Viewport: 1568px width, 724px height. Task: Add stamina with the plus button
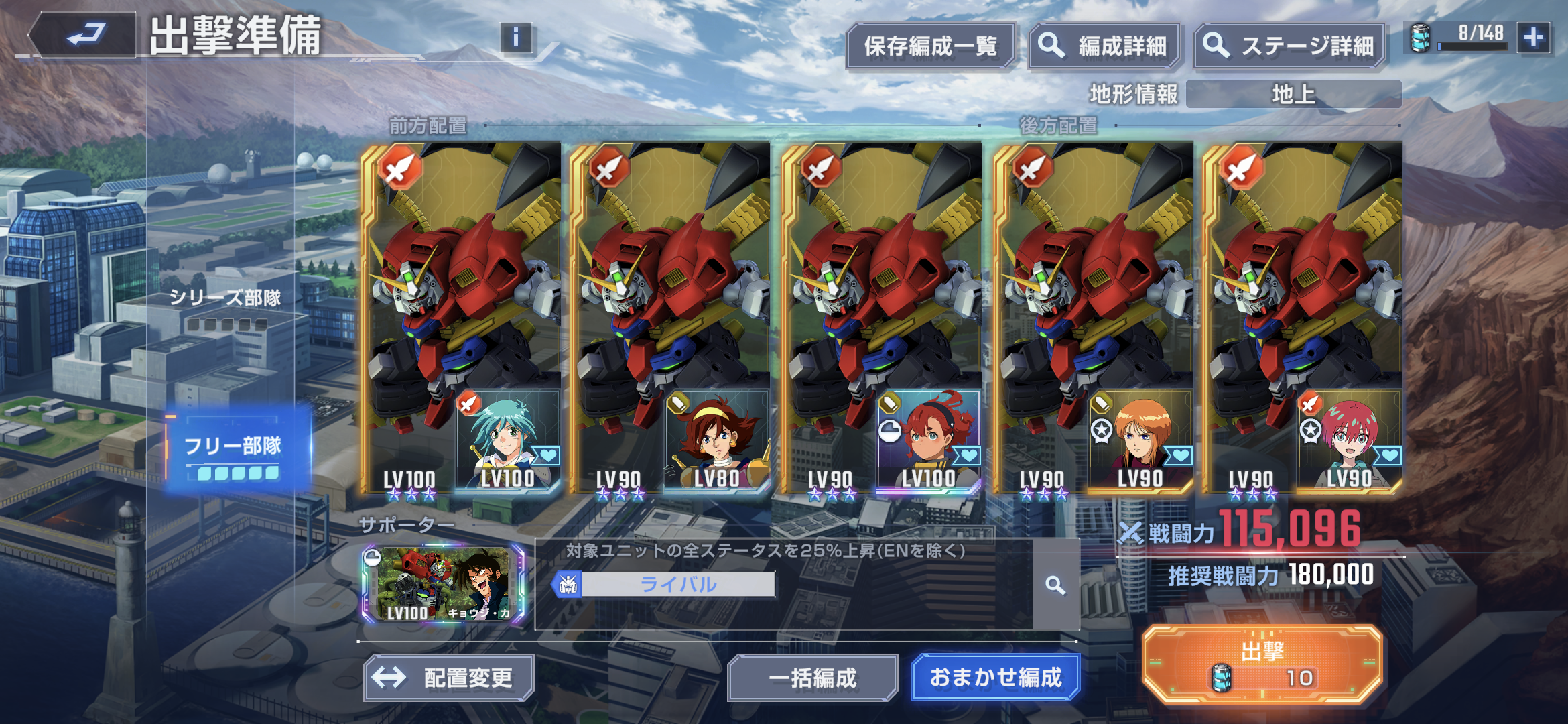pos(1534,38)
